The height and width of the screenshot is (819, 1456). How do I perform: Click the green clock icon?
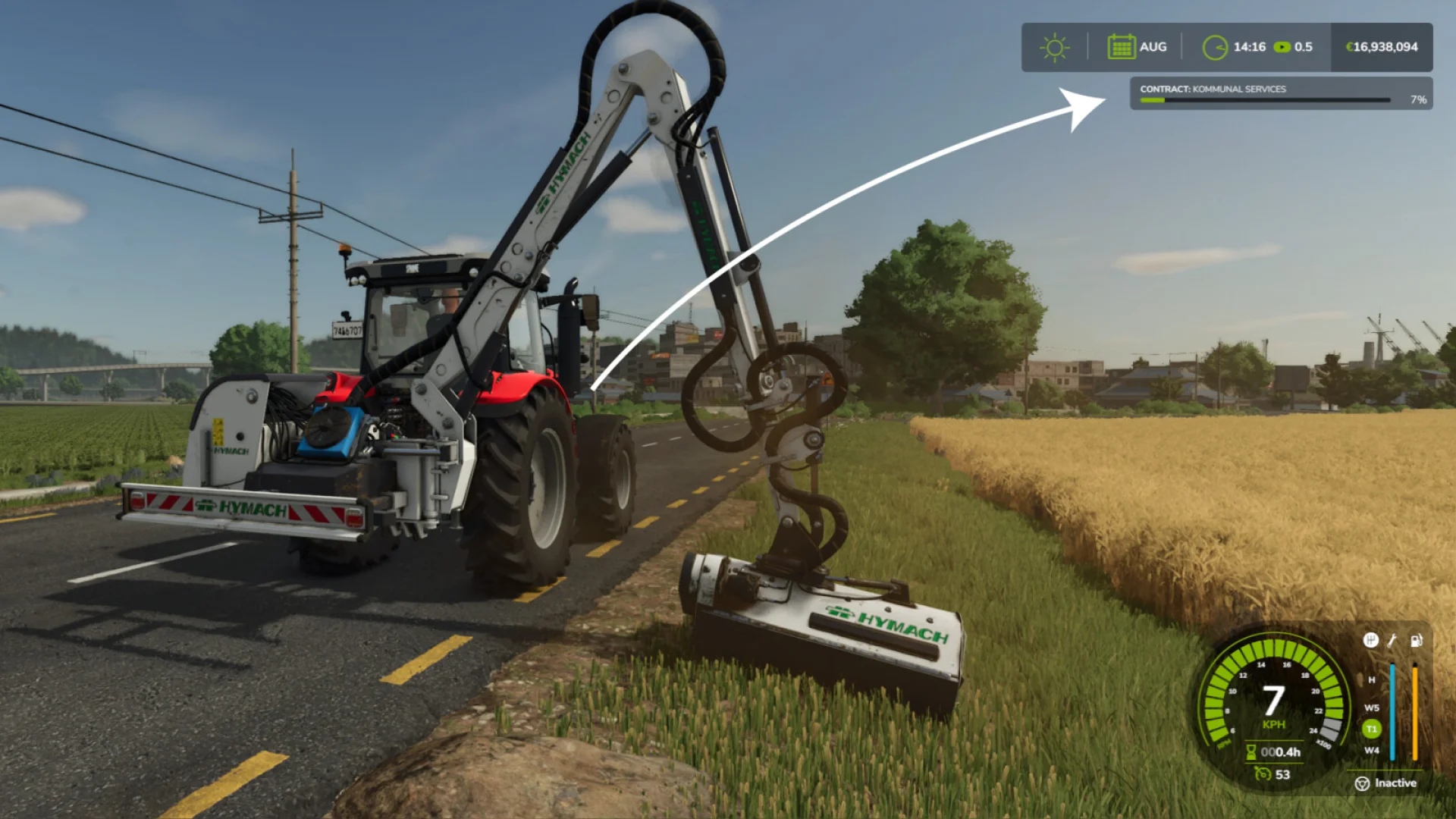pyautogui.click(x=1215, y=47)
